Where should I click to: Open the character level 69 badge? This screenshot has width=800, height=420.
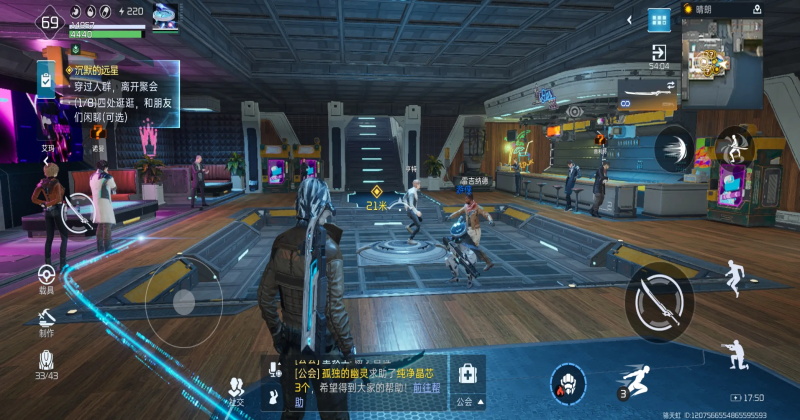(48, 22)
